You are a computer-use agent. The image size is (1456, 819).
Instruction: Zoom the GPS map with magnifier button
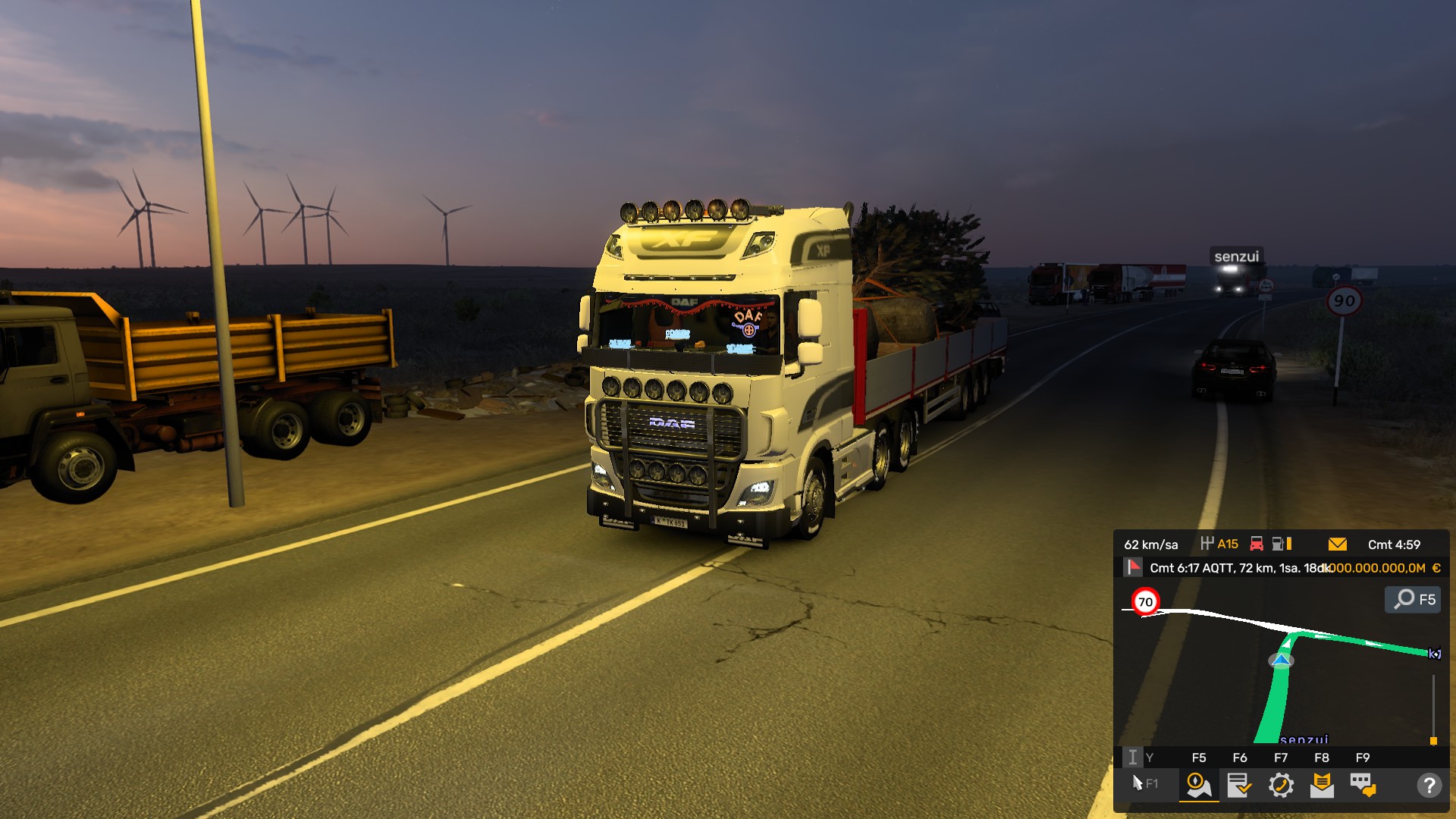point(1413,599)
